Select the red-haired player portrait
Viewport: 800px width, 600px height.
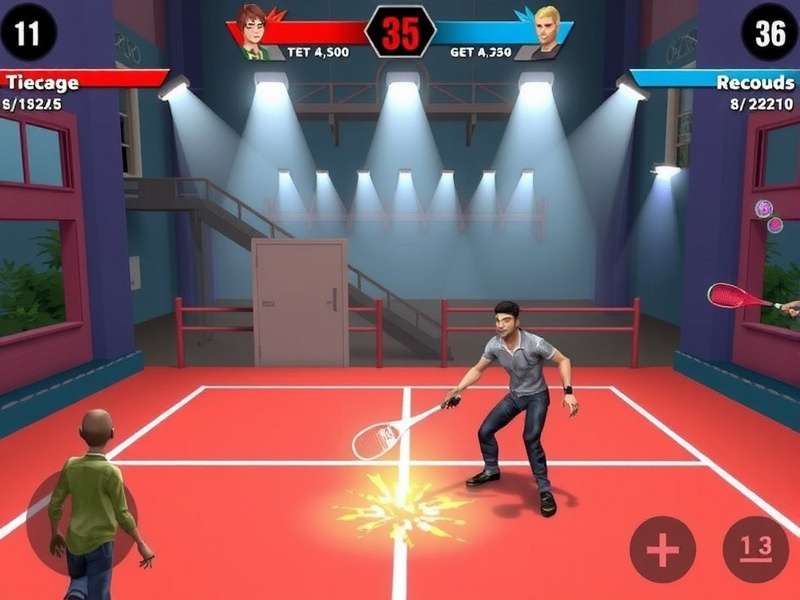257,29
